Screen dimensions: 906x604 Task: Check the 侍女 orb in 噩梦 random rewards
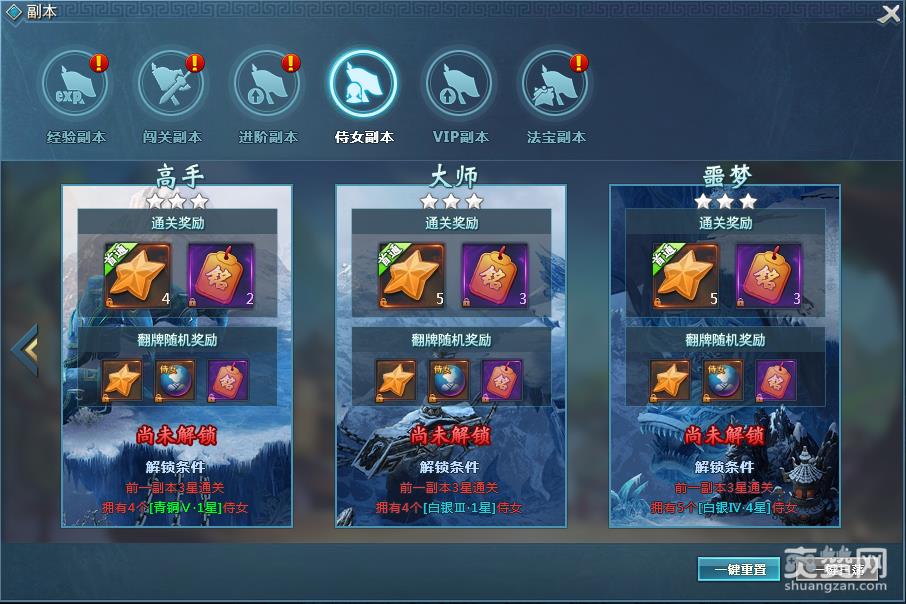click(723, 380)
